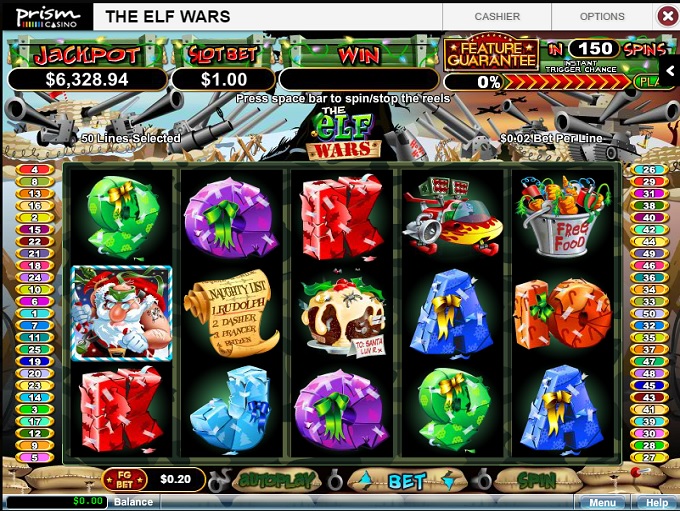Close the game with the red X

[667, 16]
